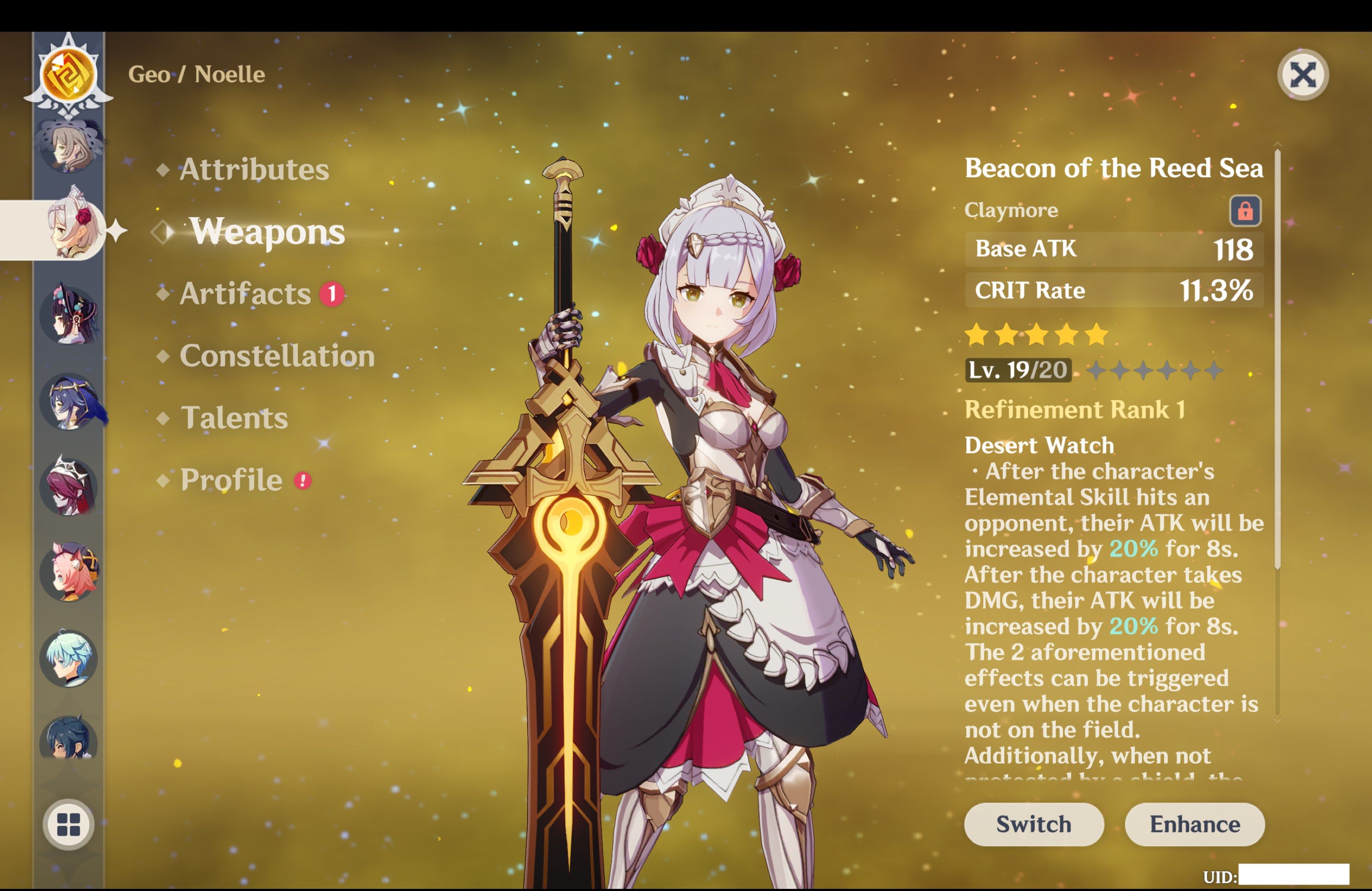Open the party grid icon at bottom left
This screenshot has height=891, width=1372.
69,824
